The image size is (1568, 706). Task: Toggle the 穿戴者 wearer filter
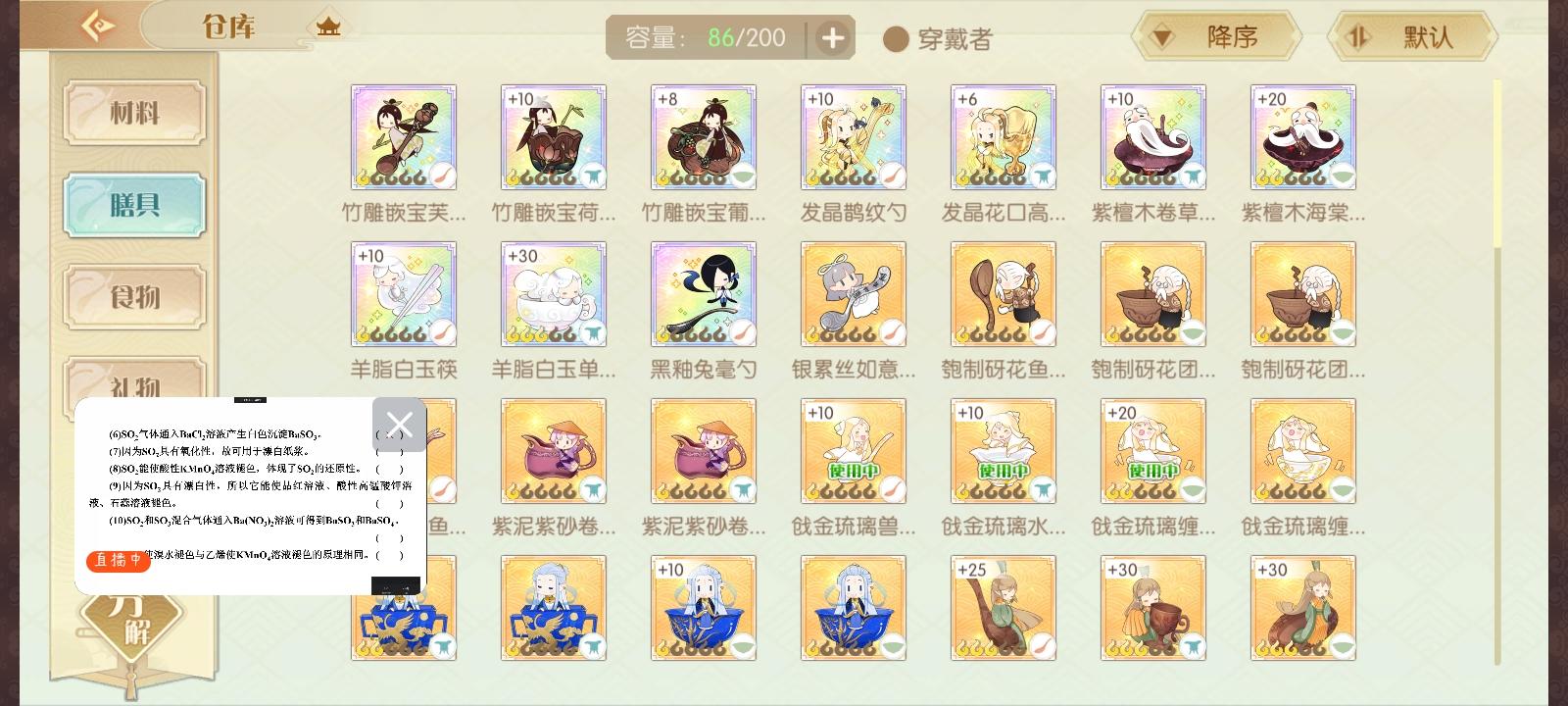895,40
